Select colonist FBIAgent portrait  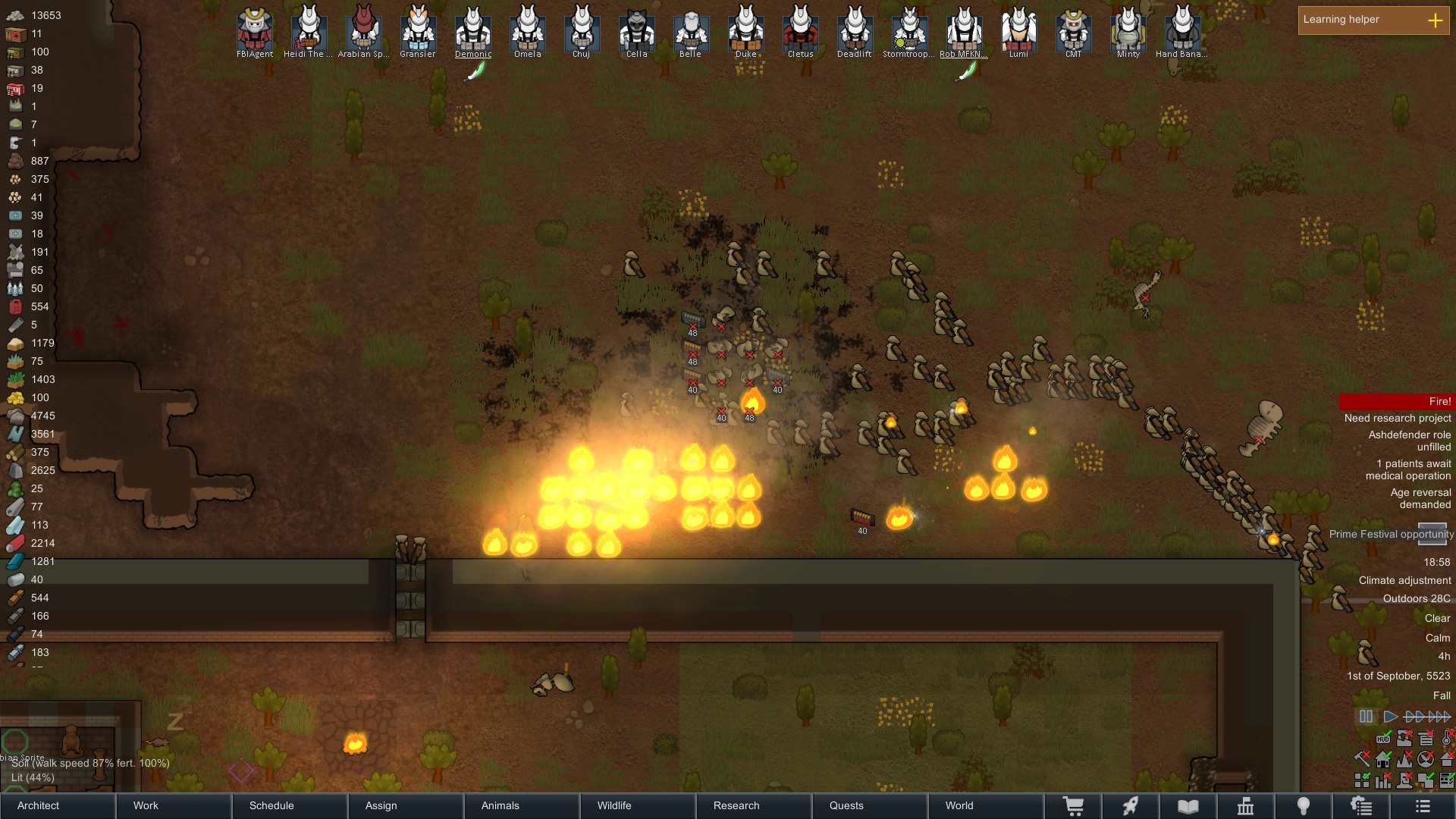click(x=255, y=30)
